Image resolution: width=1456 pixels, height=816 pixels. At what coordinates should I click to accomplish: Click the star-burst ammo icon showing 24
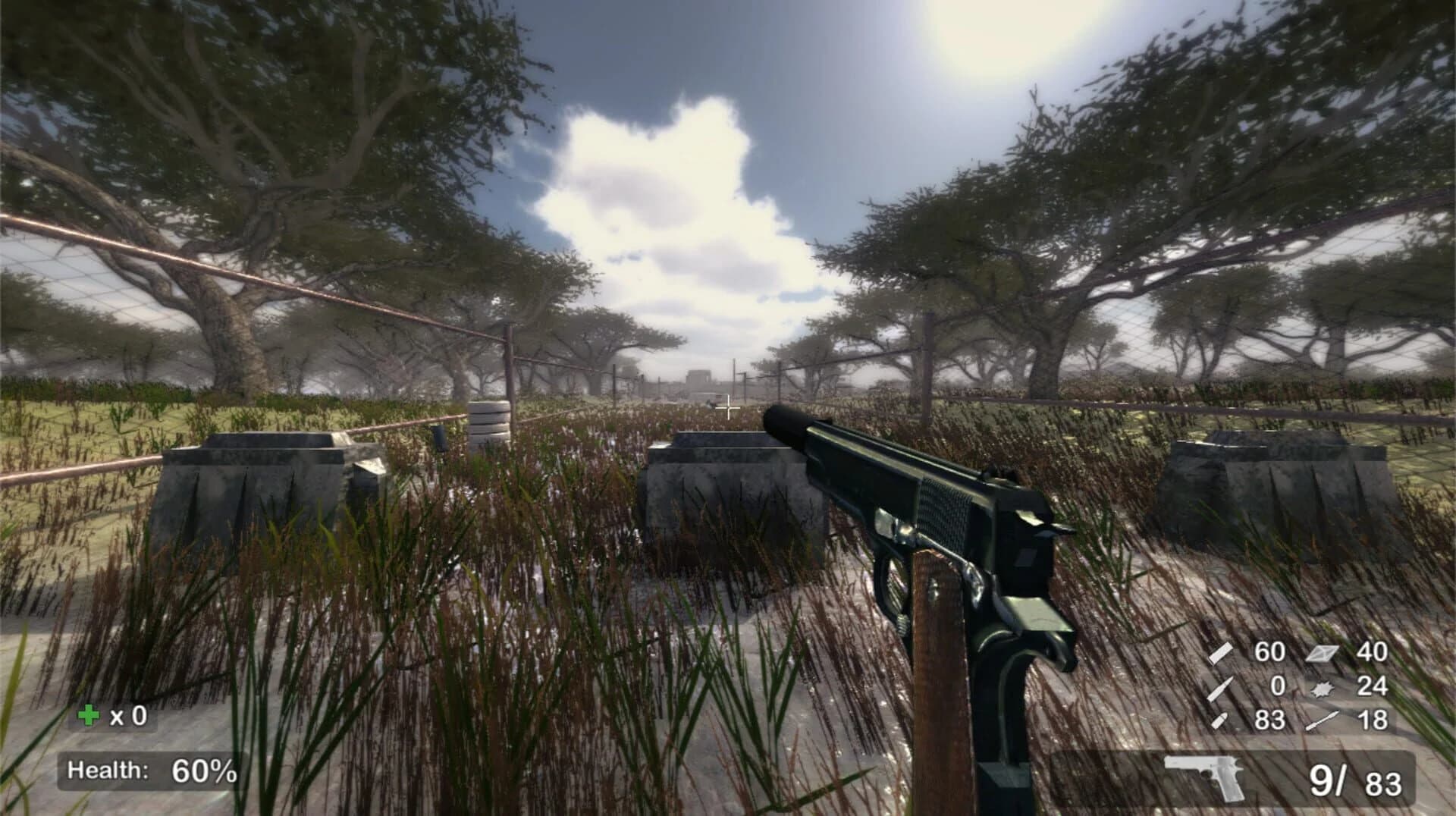tap(1322, 689)
